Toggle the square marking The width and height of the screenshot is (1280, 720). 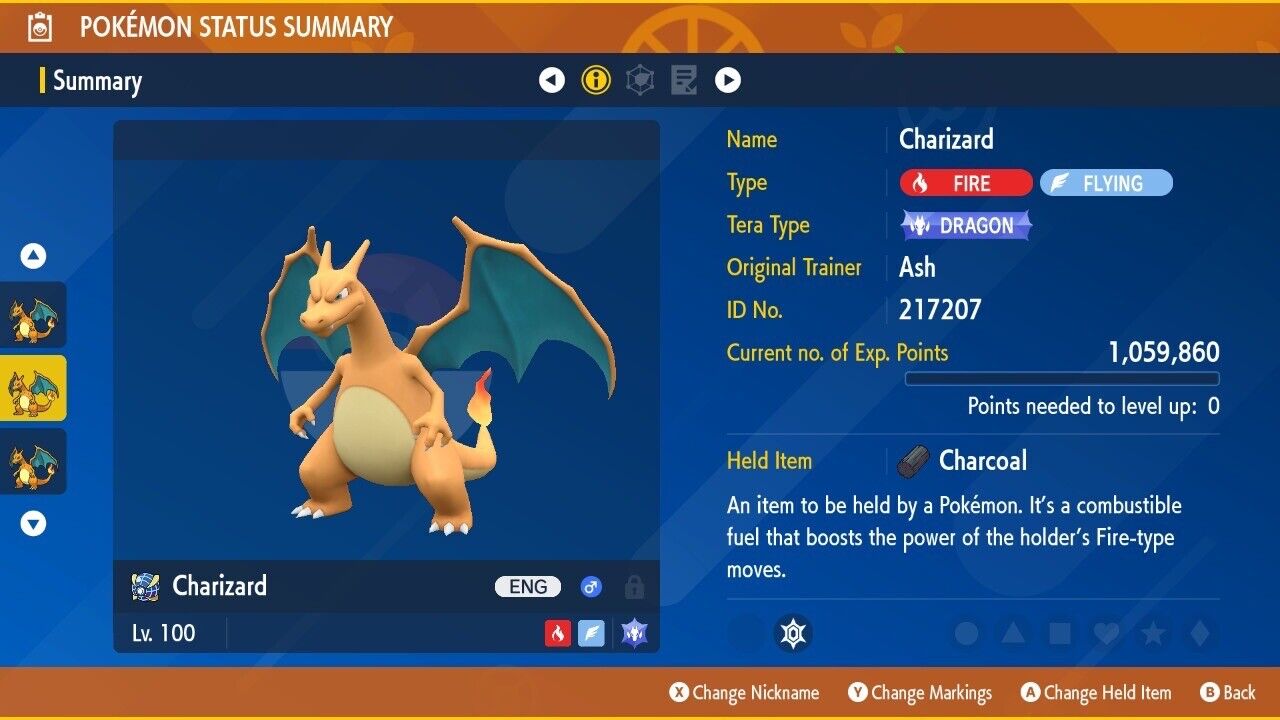tap(1060, 633)
